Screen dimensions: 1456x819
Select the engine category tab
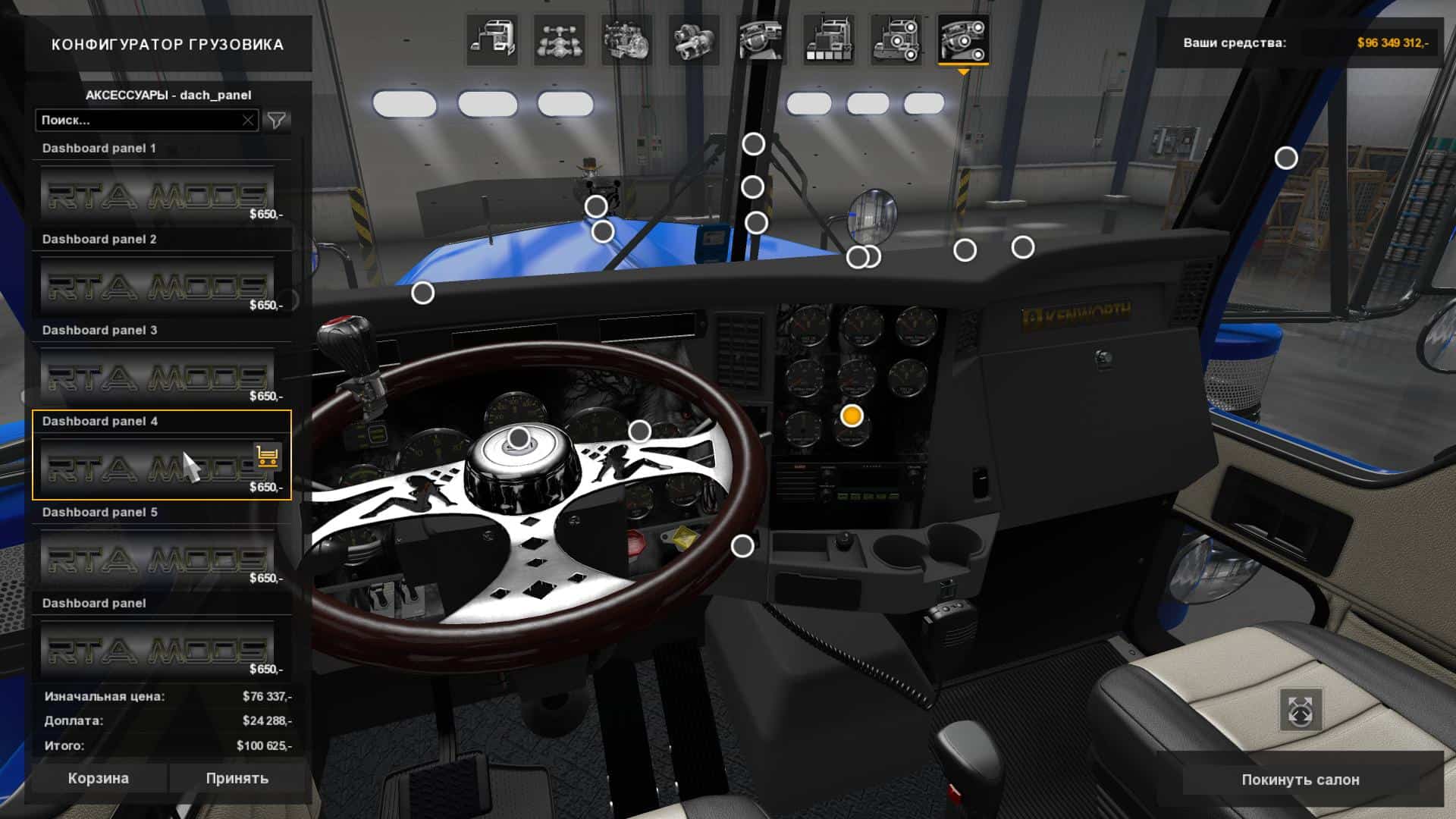coord(626,39)
